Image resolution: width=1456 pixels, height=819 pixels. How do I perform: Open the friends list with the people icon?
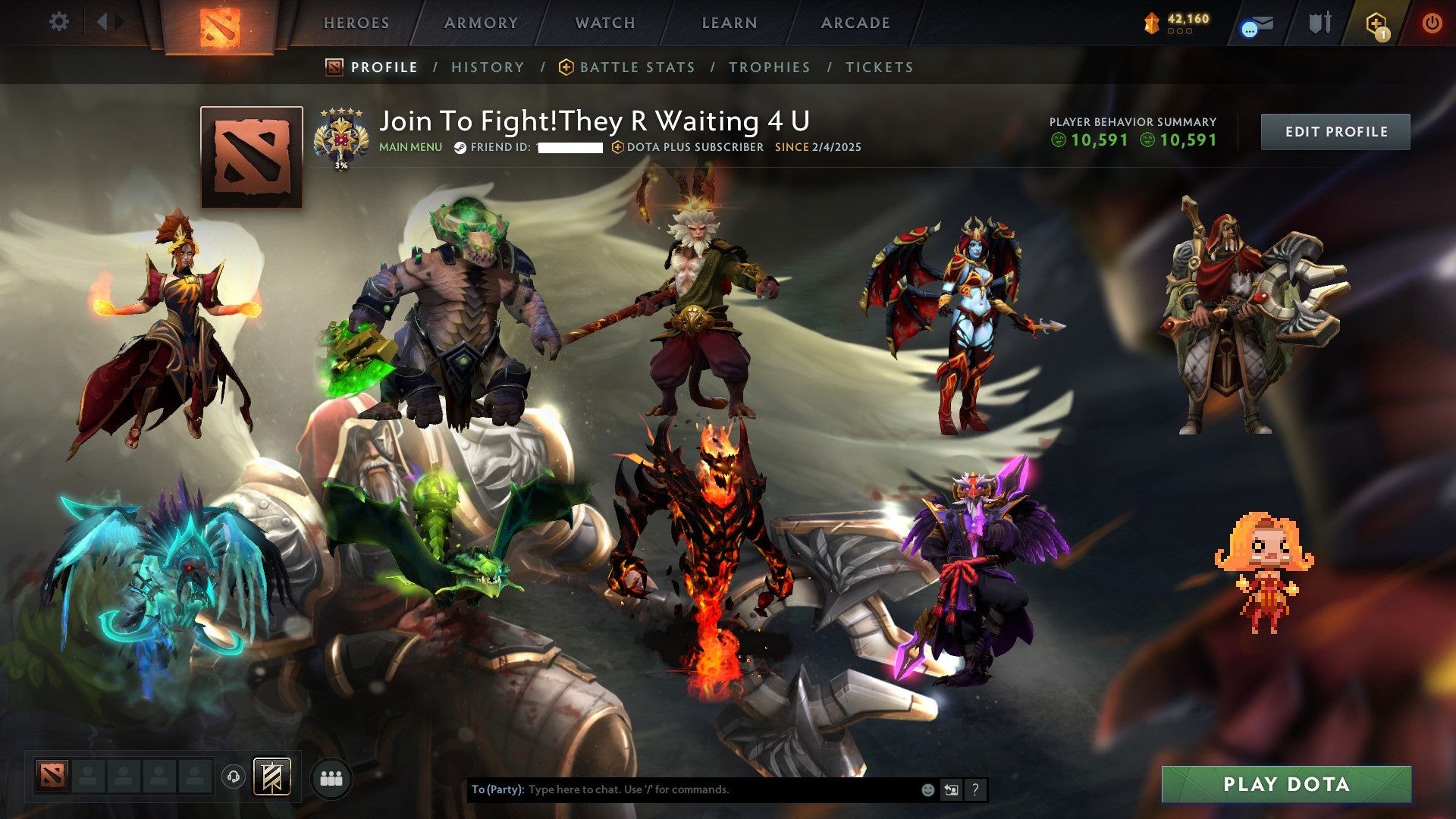[x=331, y=779]
